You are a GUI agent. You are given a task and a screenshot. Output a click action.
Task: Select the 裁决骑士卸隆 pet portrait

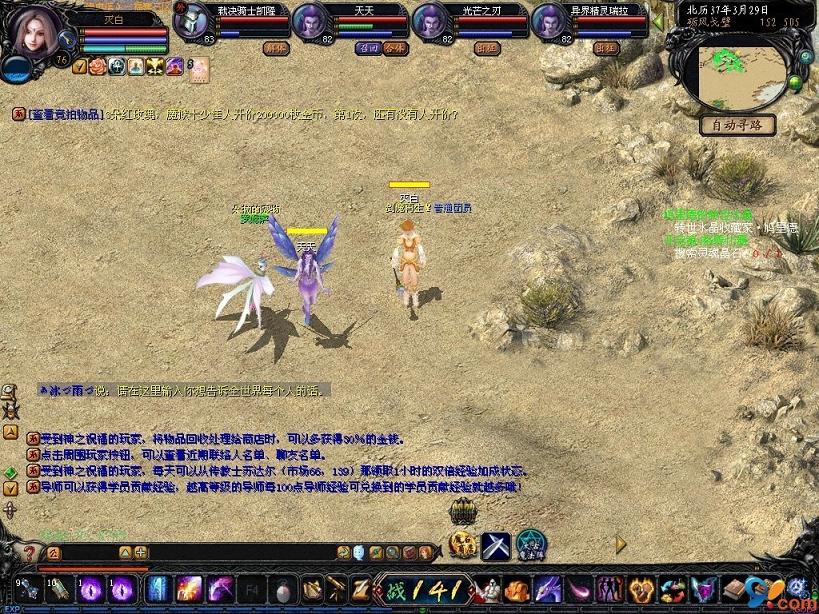click(192, 21)
